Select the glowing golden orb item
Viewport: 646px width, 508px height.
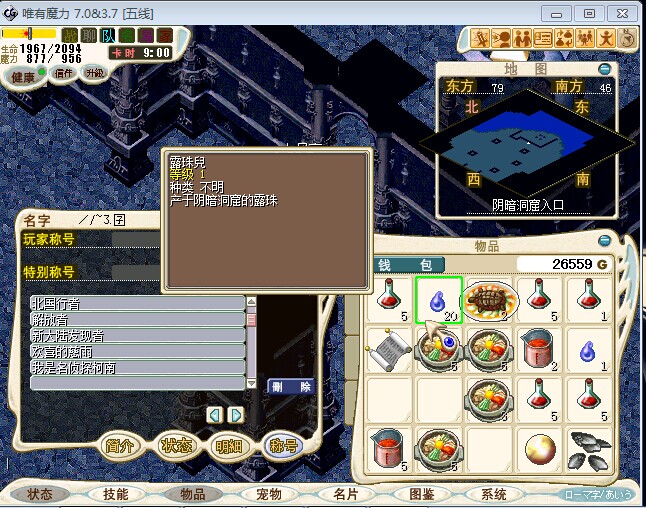(538, 449)
